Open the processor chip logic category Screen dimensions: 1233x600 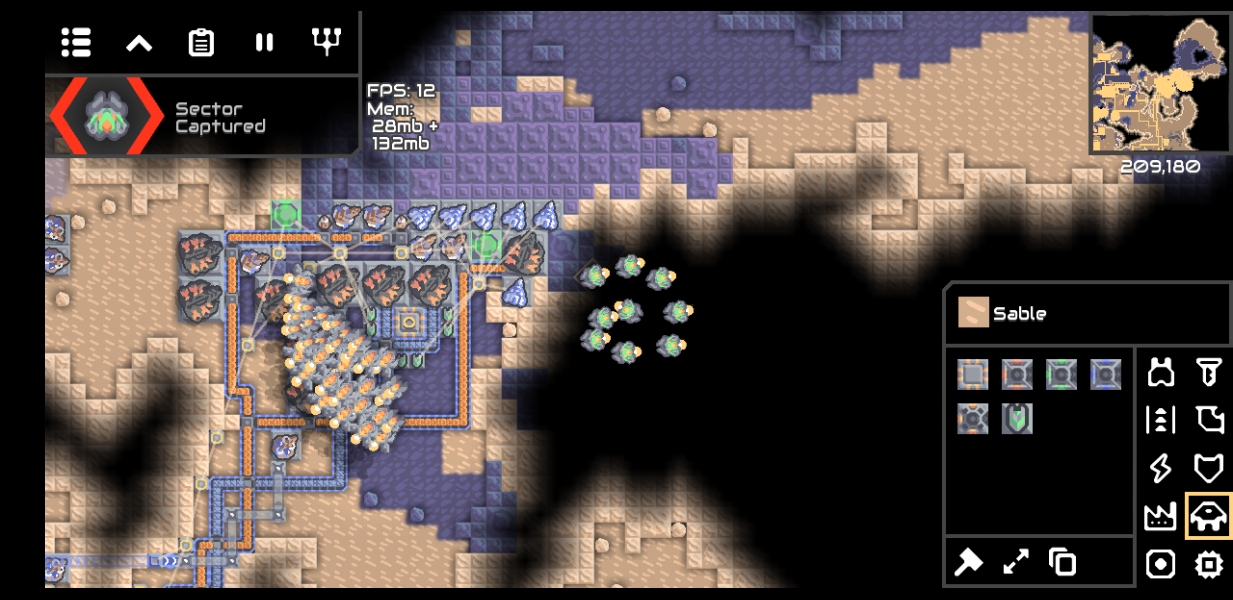tap(1209, 564)
